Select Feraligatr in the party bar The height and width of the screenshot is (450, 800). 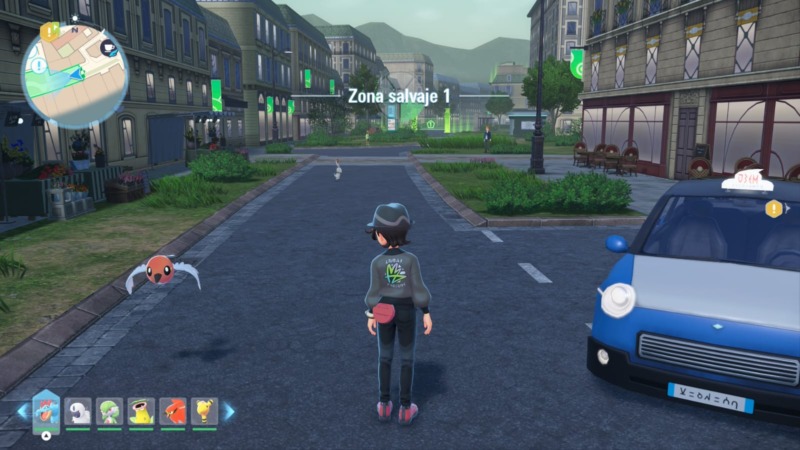[46, 409]
